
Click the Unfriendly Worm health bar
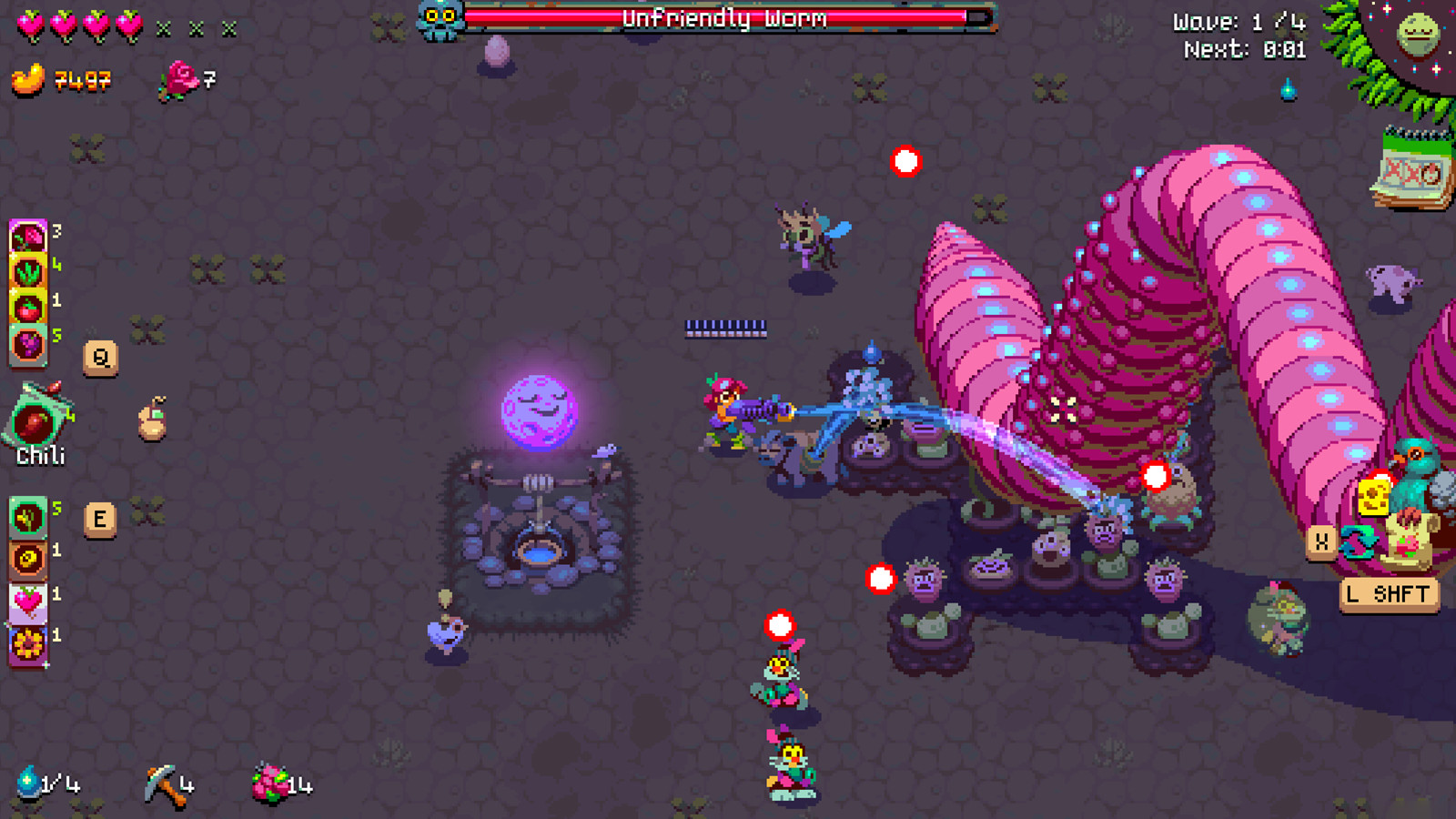coord(723,18)
